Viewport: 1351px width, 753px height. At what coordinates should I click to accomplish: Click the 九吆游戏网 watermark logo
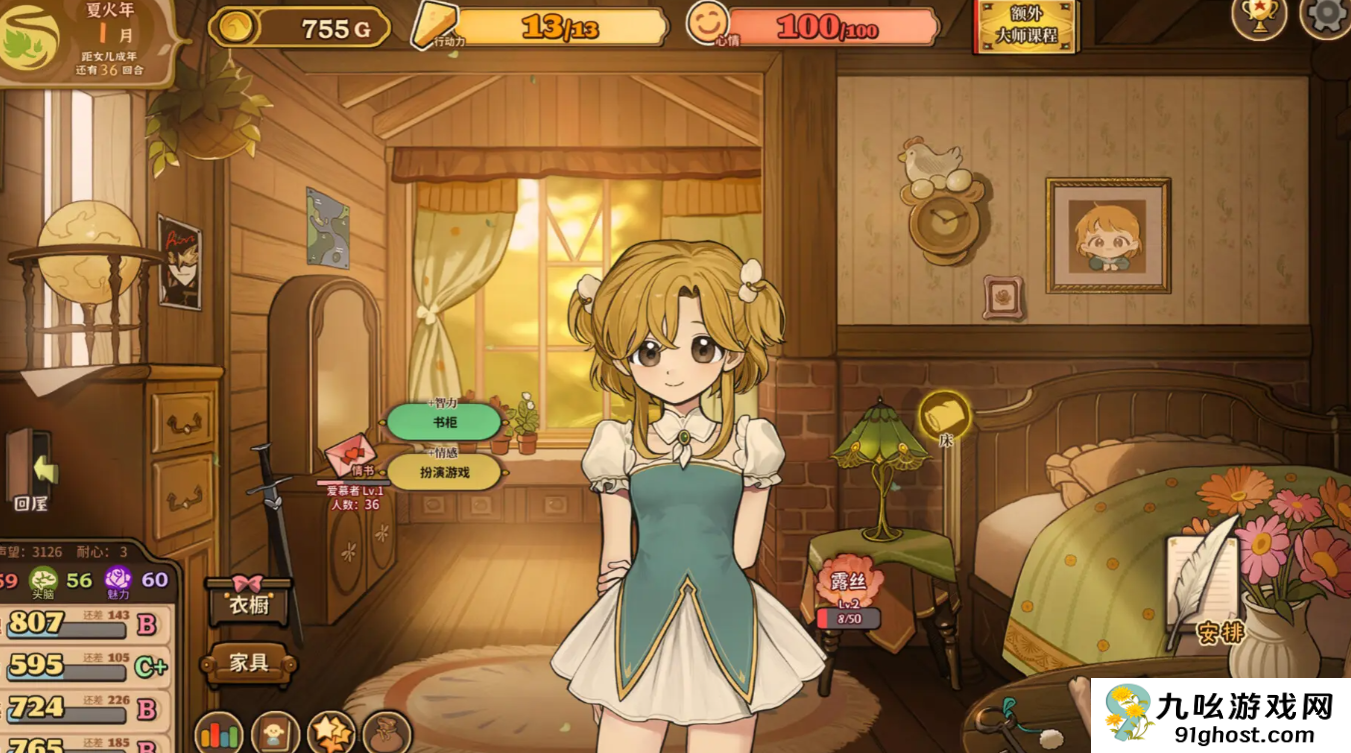pos(1220,716)
